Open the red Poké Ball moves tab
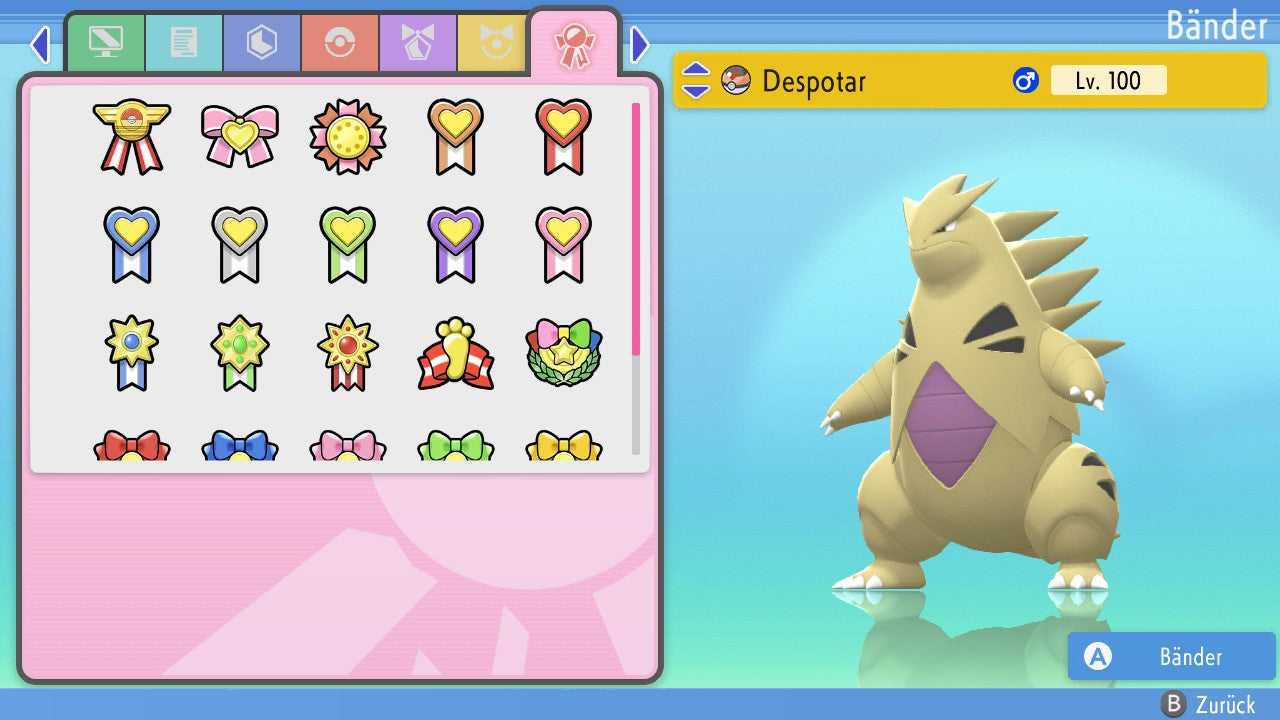Viewport: 1280px width, 720px height. click(340, 42)
